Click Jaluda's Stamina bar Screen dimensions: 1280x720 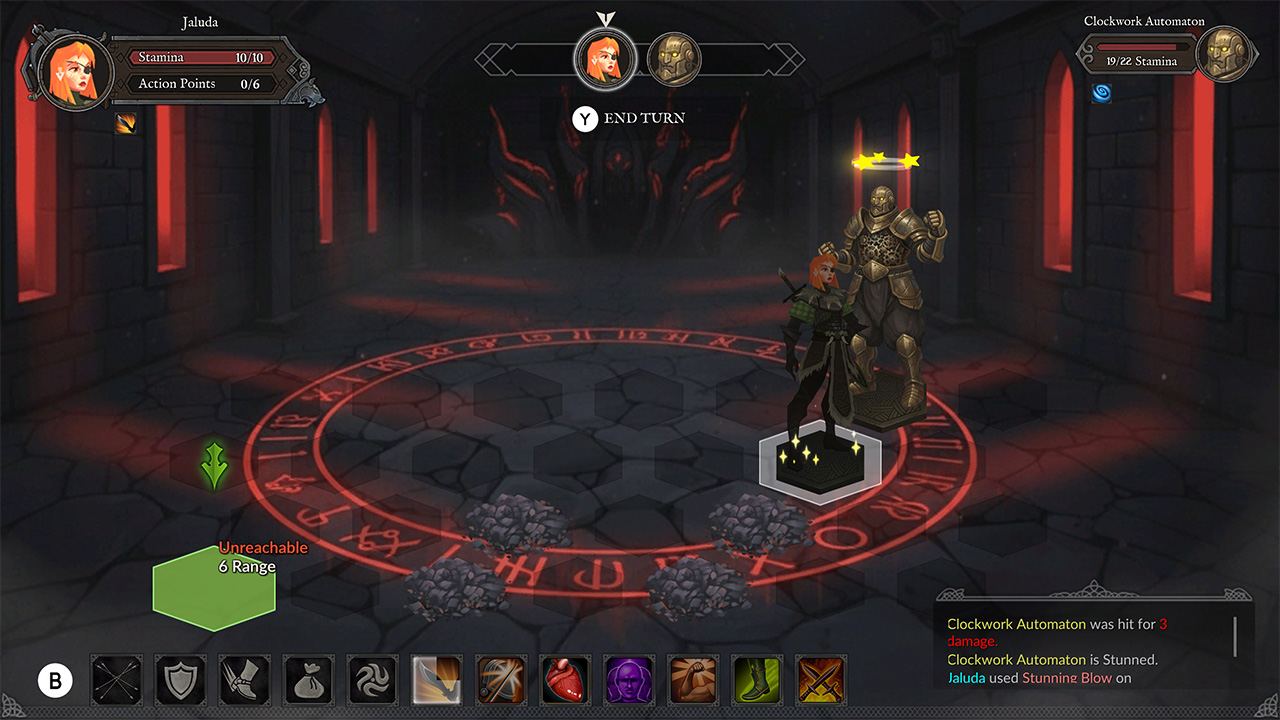tap(198, 57)
